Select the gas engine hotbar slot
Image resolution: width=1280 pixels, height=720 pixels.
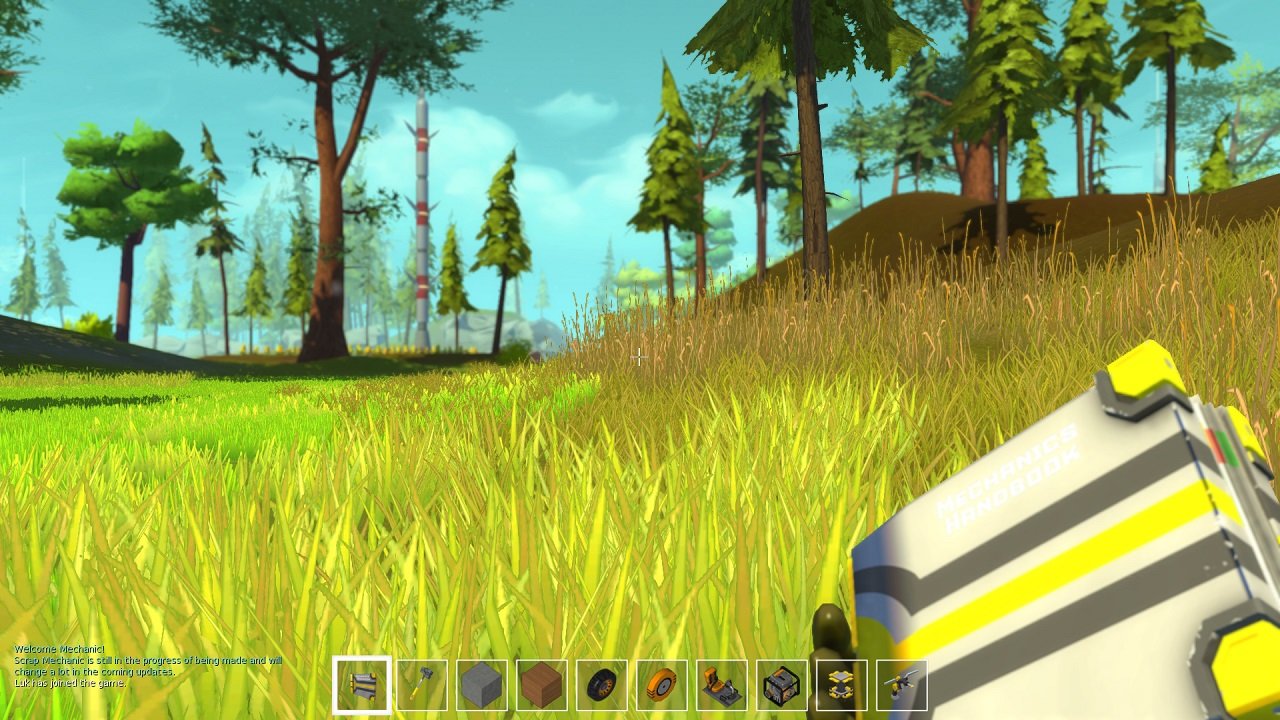tap(781, 685)
